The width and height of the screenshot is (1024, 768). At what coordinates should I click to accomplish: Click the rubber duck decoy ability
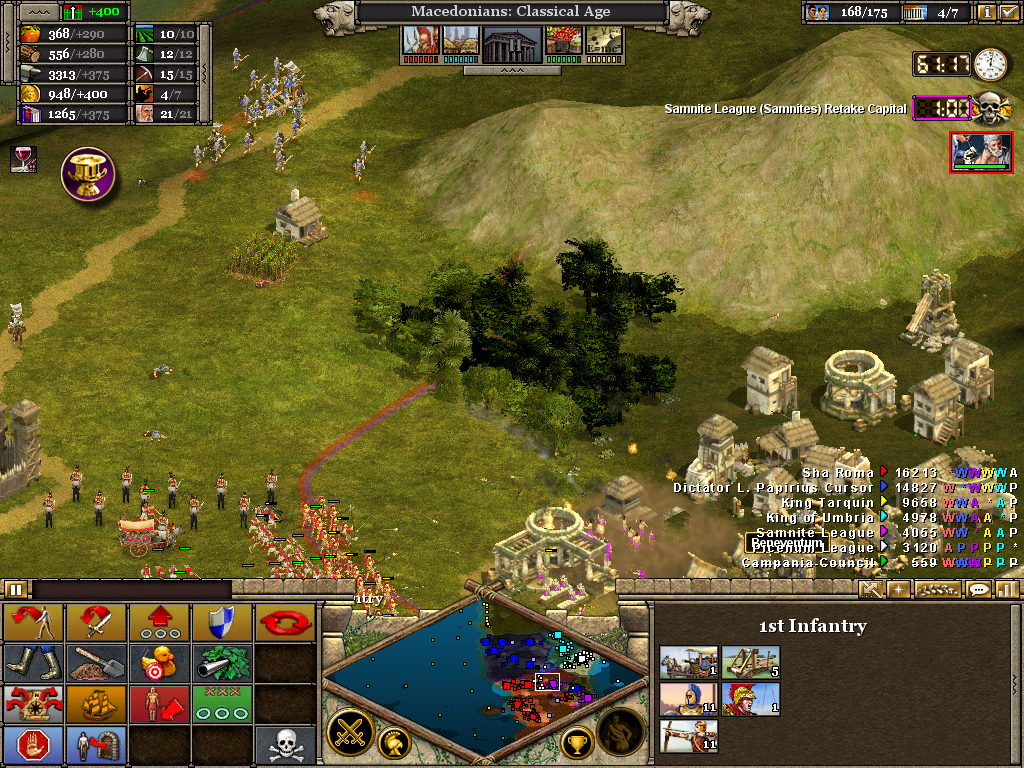pyautogui.click(x=159, y=661)
